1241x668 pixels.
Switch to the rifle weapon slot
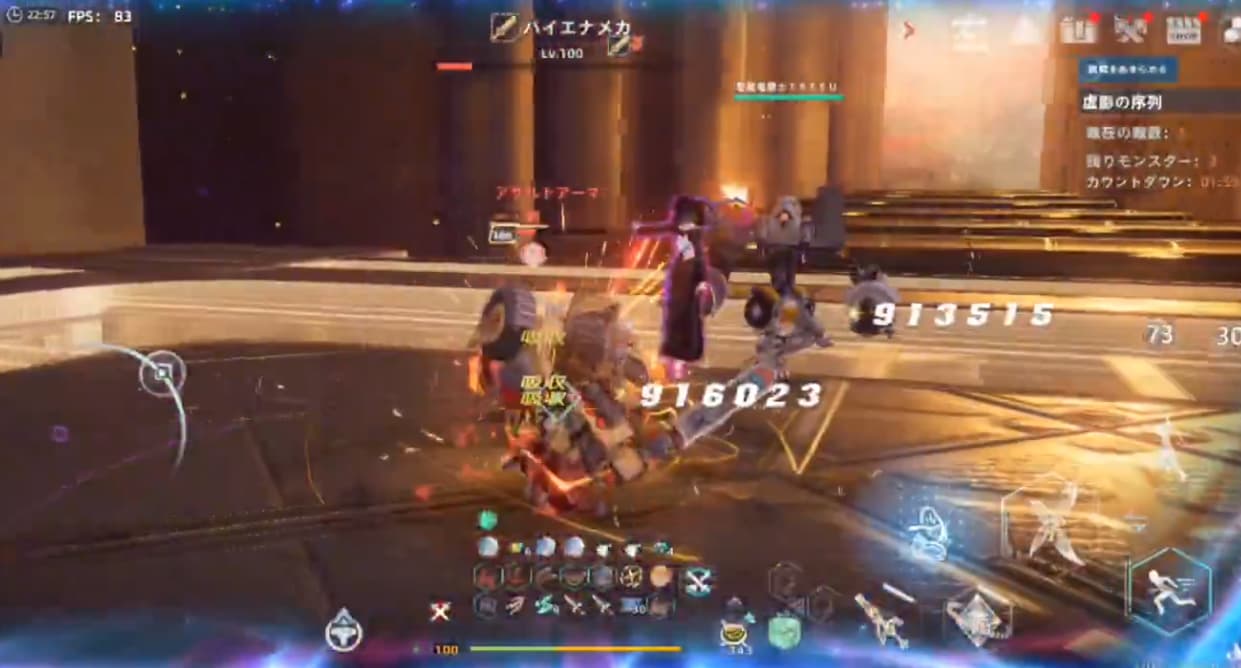point(881,618)
